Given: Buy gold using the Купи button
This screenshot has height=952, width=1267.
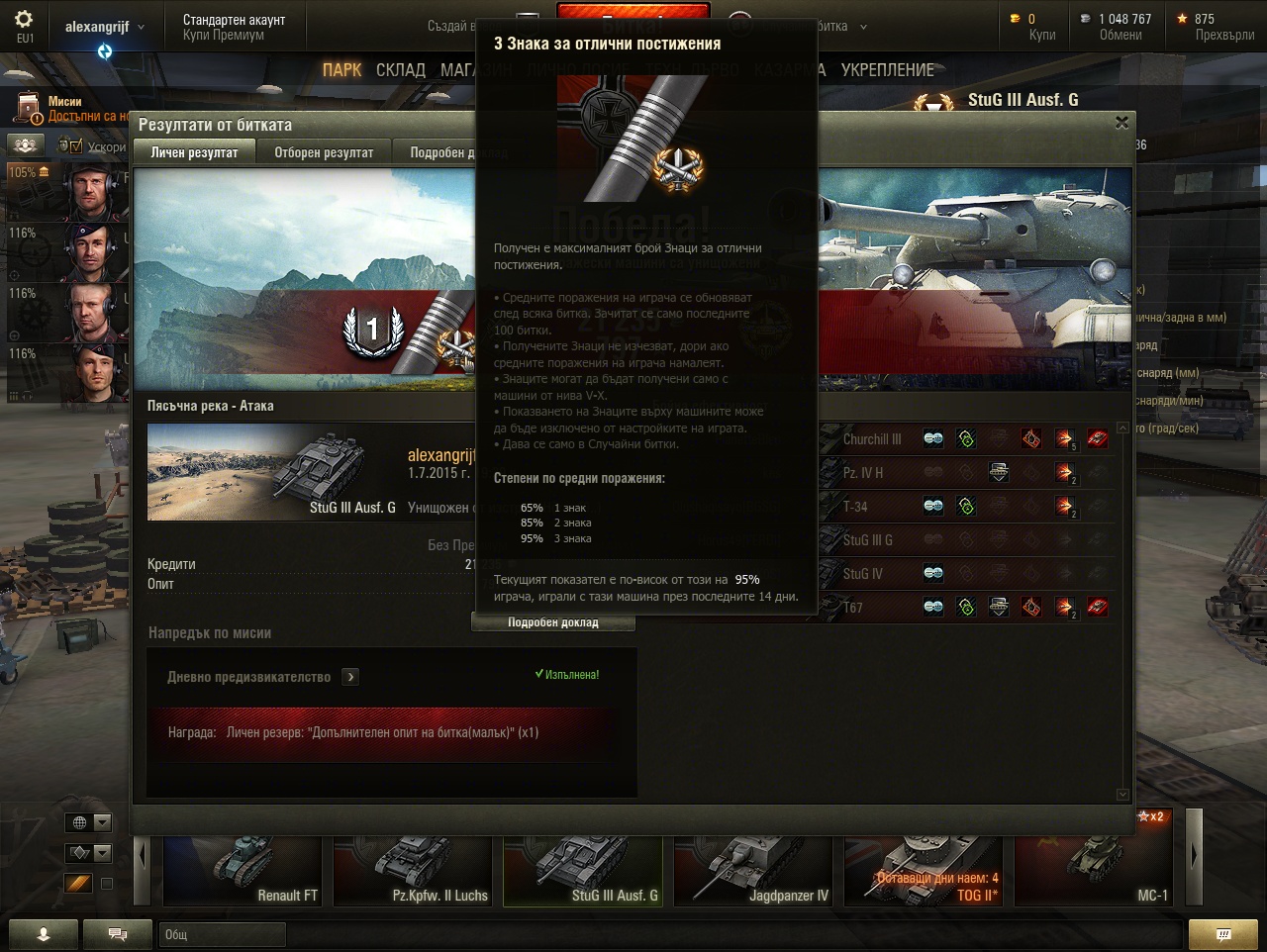Looking at the screenshot, I should coord(1041,35).
